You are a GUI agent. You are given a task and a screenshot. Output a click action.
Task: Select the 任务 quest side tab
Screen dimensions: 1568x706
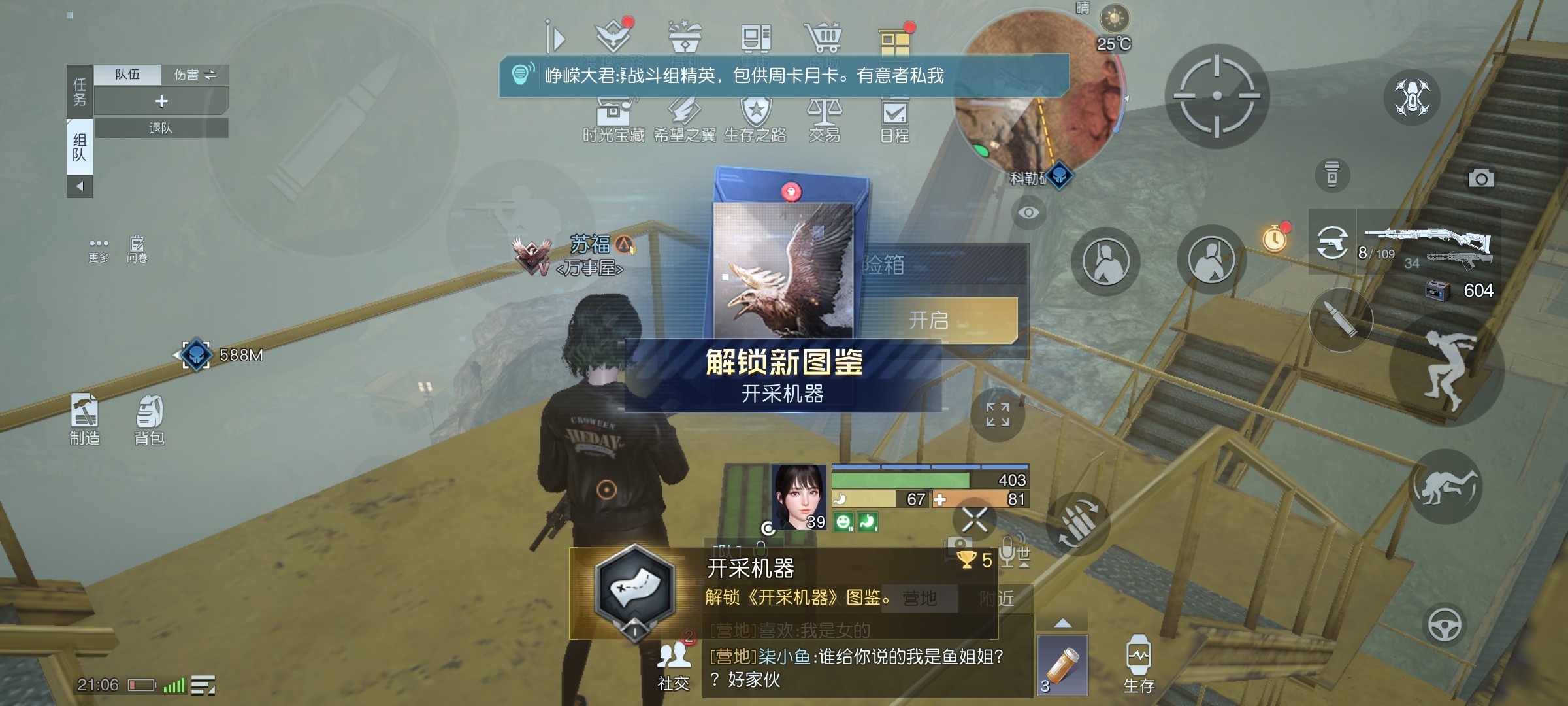coord(80,92)
